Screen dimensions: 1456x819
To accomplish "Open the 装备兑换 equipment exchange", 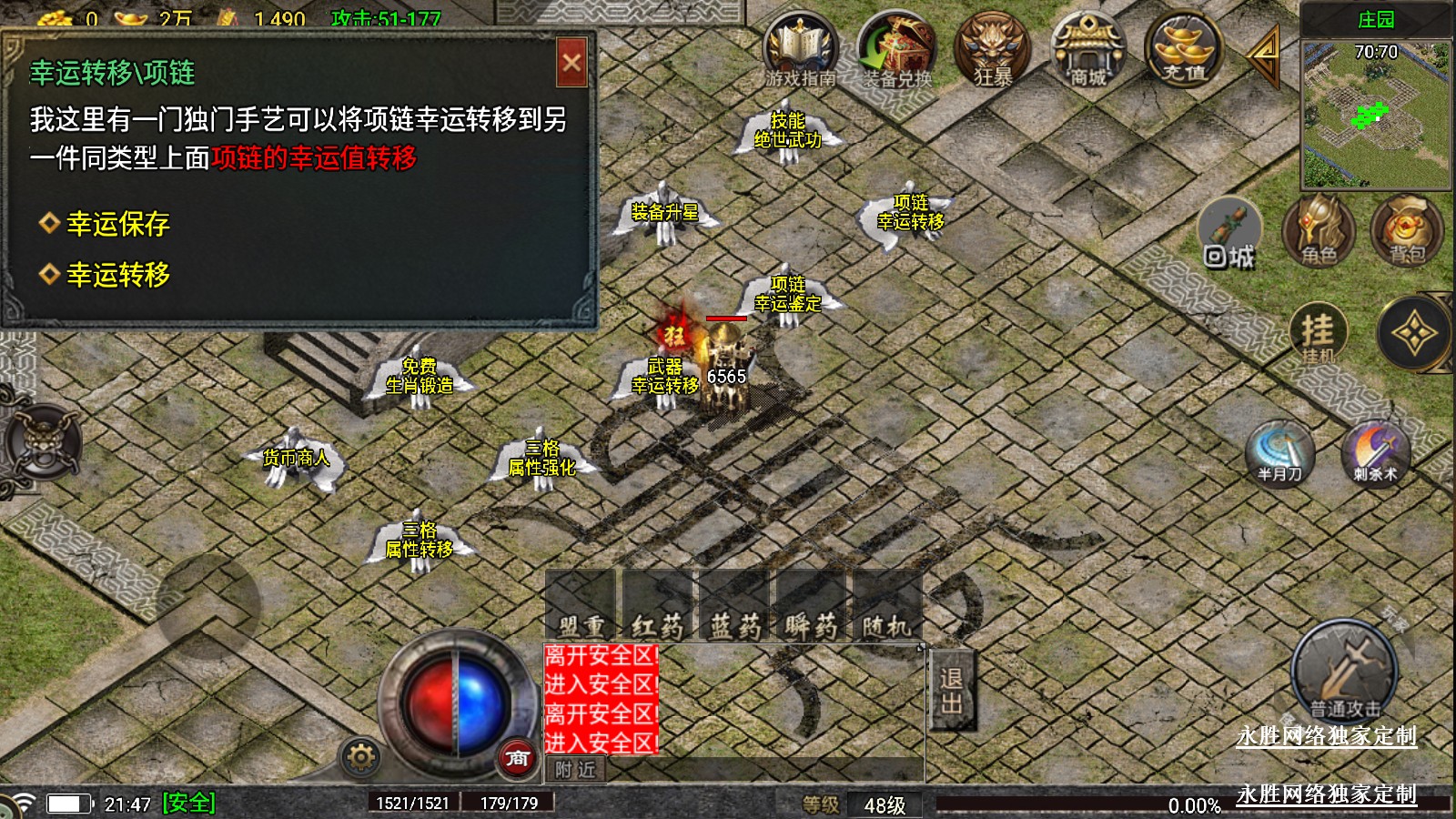I will pyautogui.click(x=897, y=50).
